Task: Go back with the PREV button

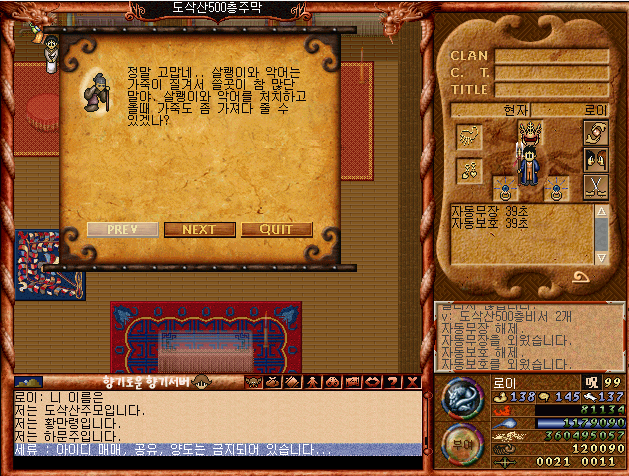Action: tap(122, 229)
